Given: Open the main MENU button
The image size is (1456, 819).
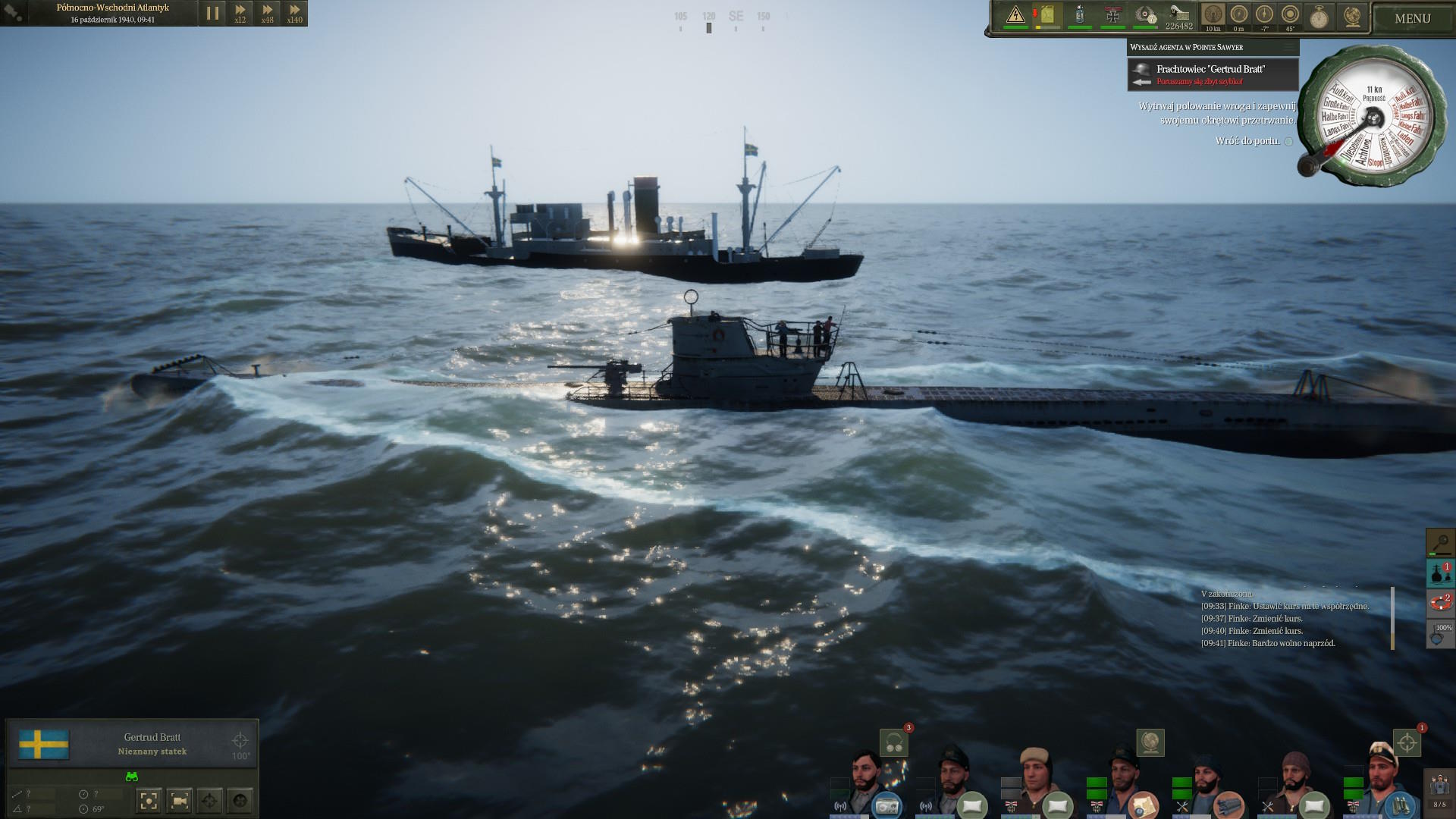Looking at the screenshot, I should click(1412, 18).
